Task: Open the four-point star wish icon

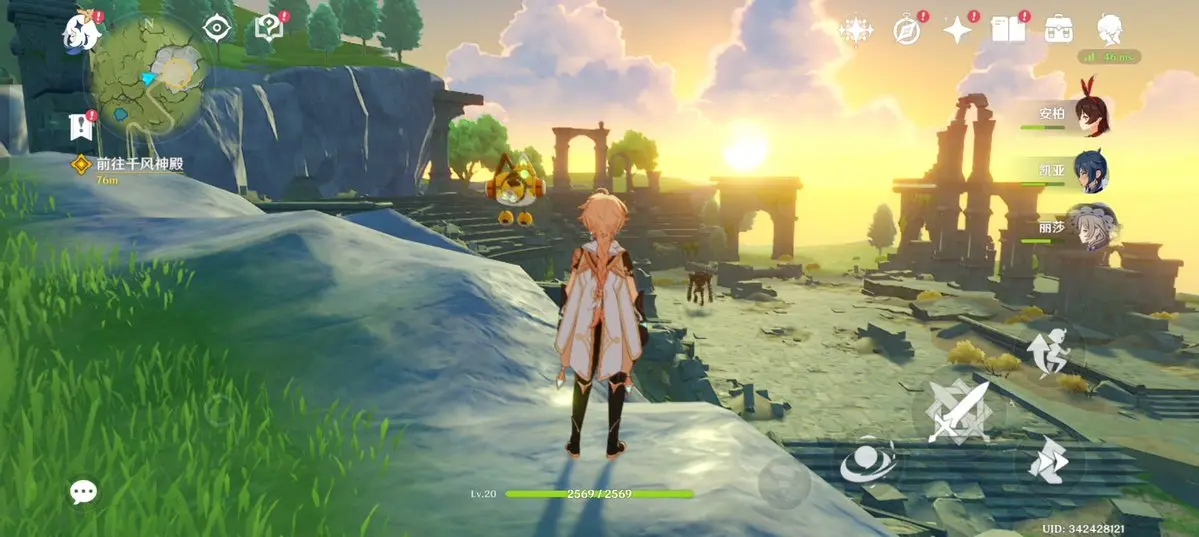Action: tap(957, 30)
